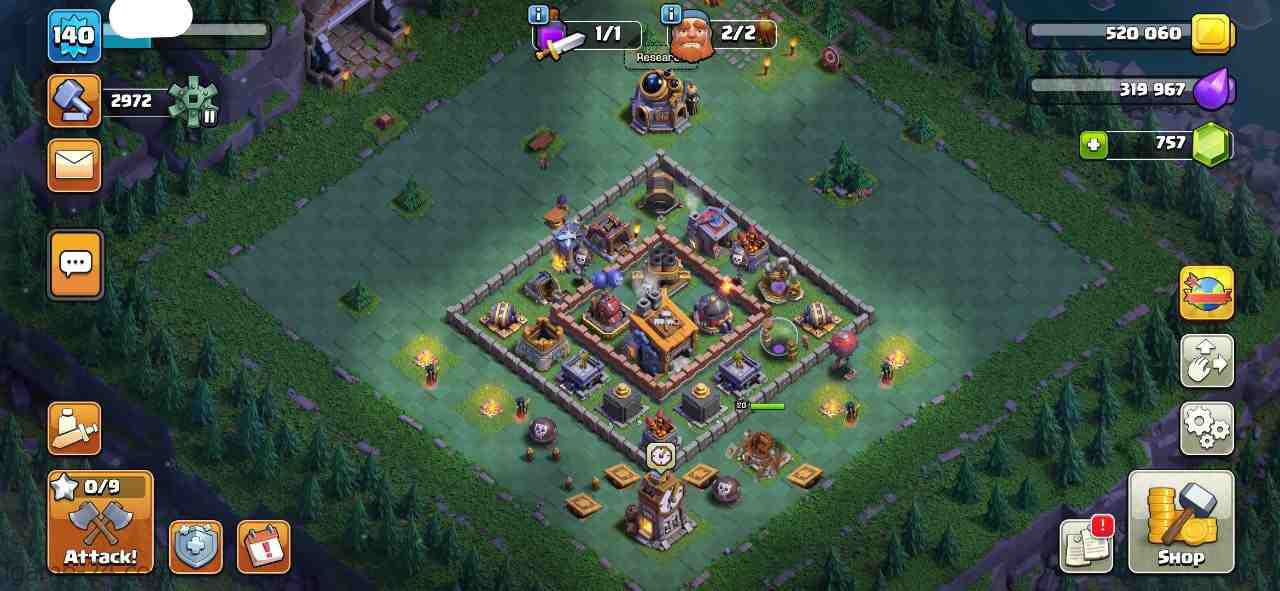Viewport: 1280px width, 591px height.
Task: Open the calendar events button
Action: tap(263, 547)
